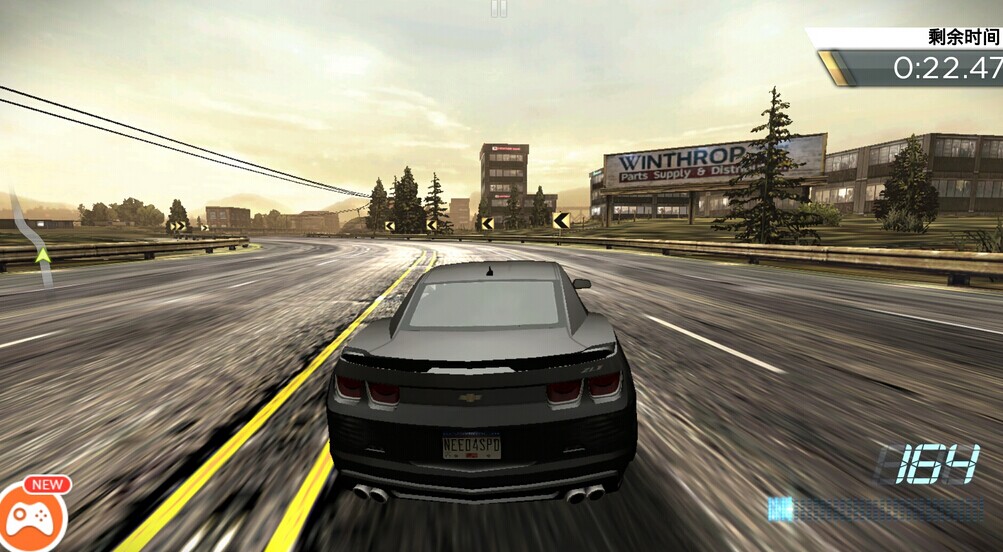The width and height of the screenshot is (1003, 552).
Task: Pause the race with the top pause button
Action: [x=499, y=8]
